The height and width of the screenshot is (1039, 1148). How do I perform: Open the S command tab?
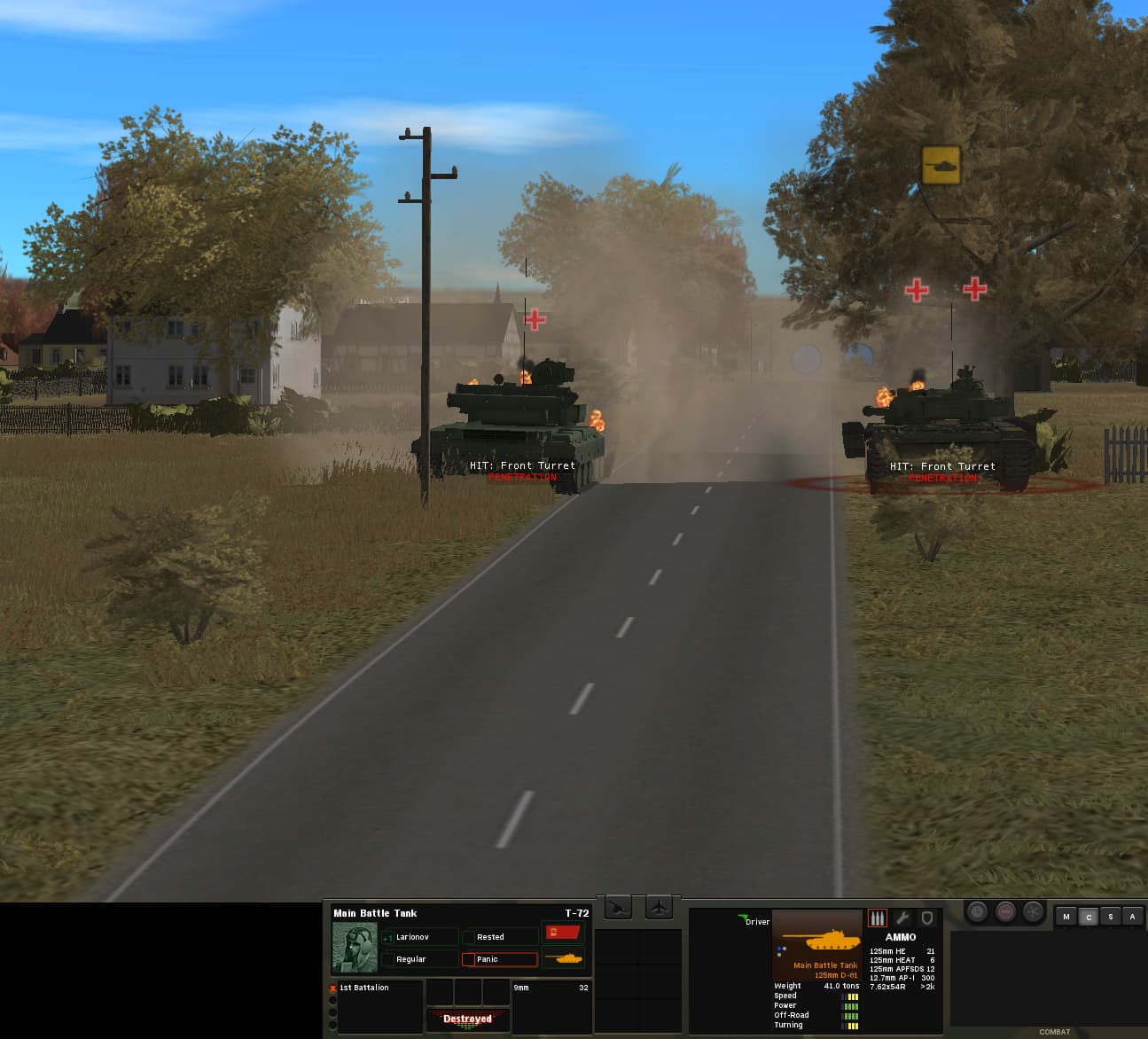coord(1111,917)
